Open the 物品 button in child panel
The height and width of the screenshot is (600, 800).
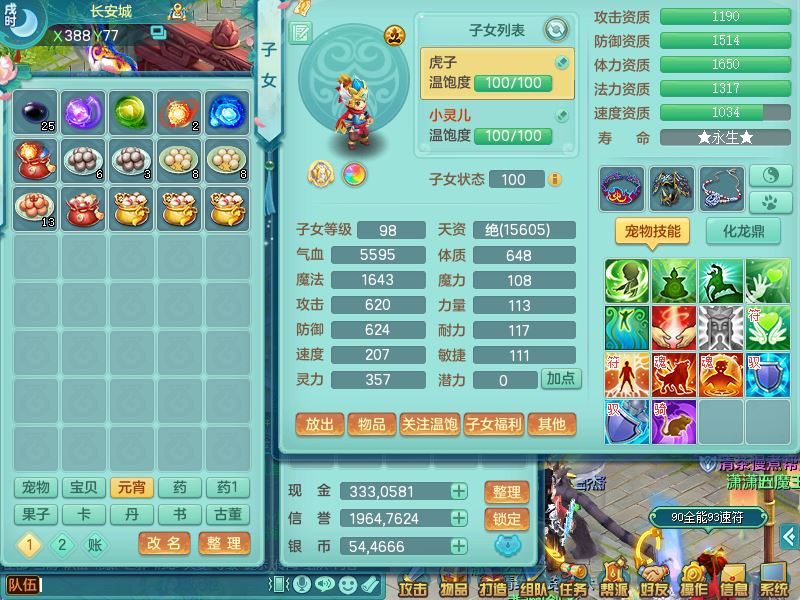tap(371, 424)
